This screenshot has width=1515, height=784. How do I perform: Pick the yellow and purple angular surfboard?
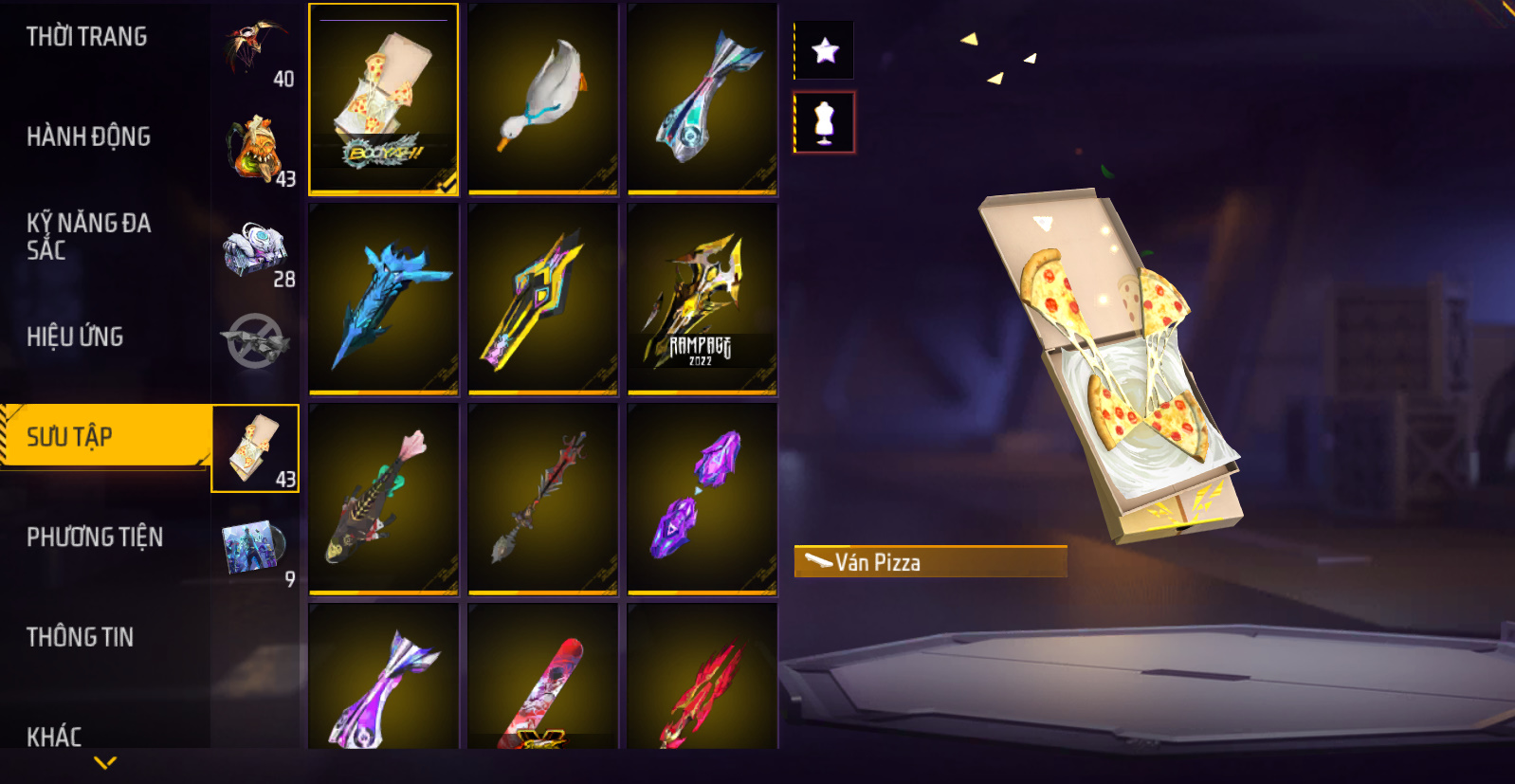[x=542, y=300]
